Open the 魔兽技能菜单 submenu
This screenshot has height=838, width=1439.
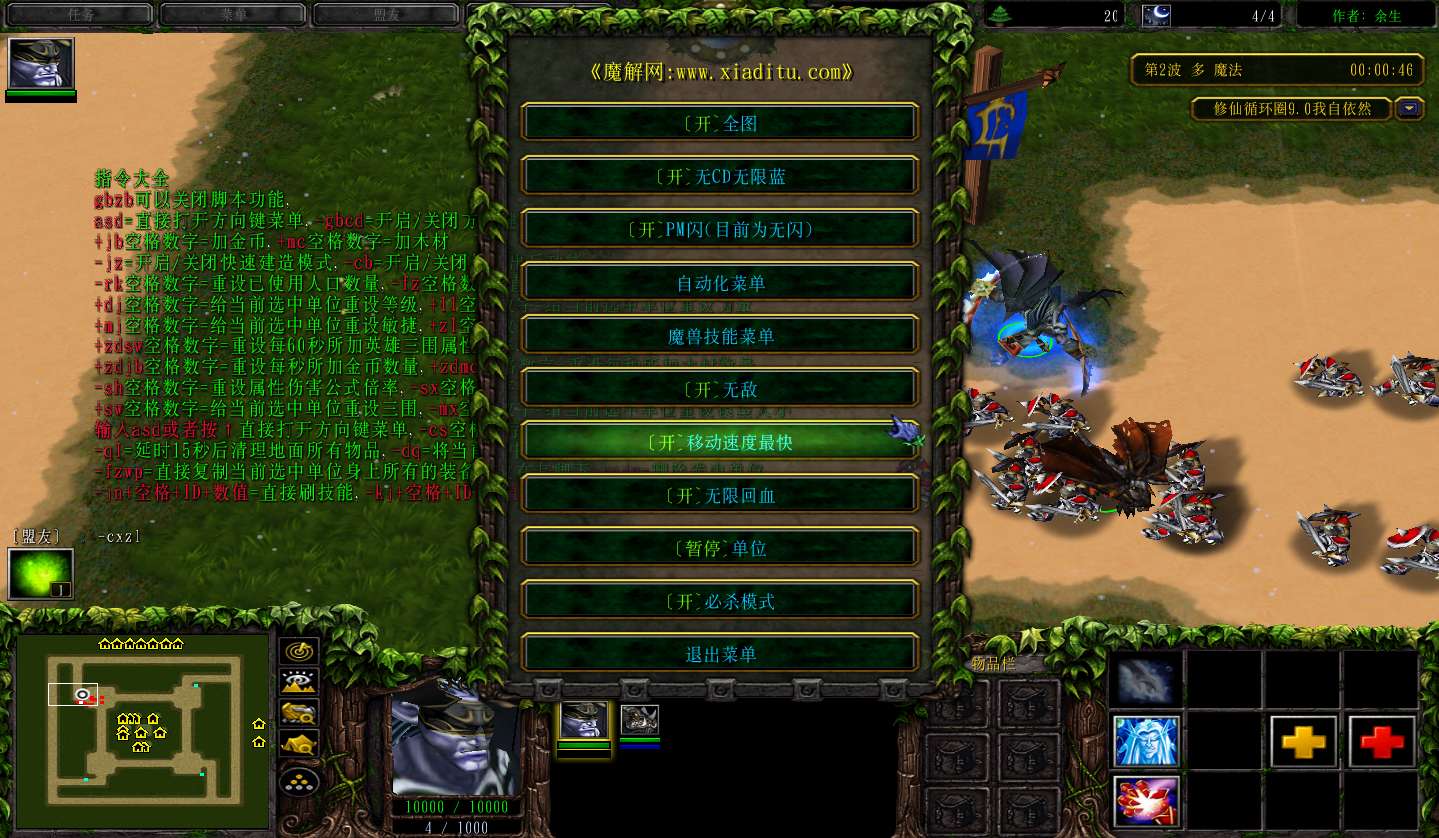coord(719,336)
